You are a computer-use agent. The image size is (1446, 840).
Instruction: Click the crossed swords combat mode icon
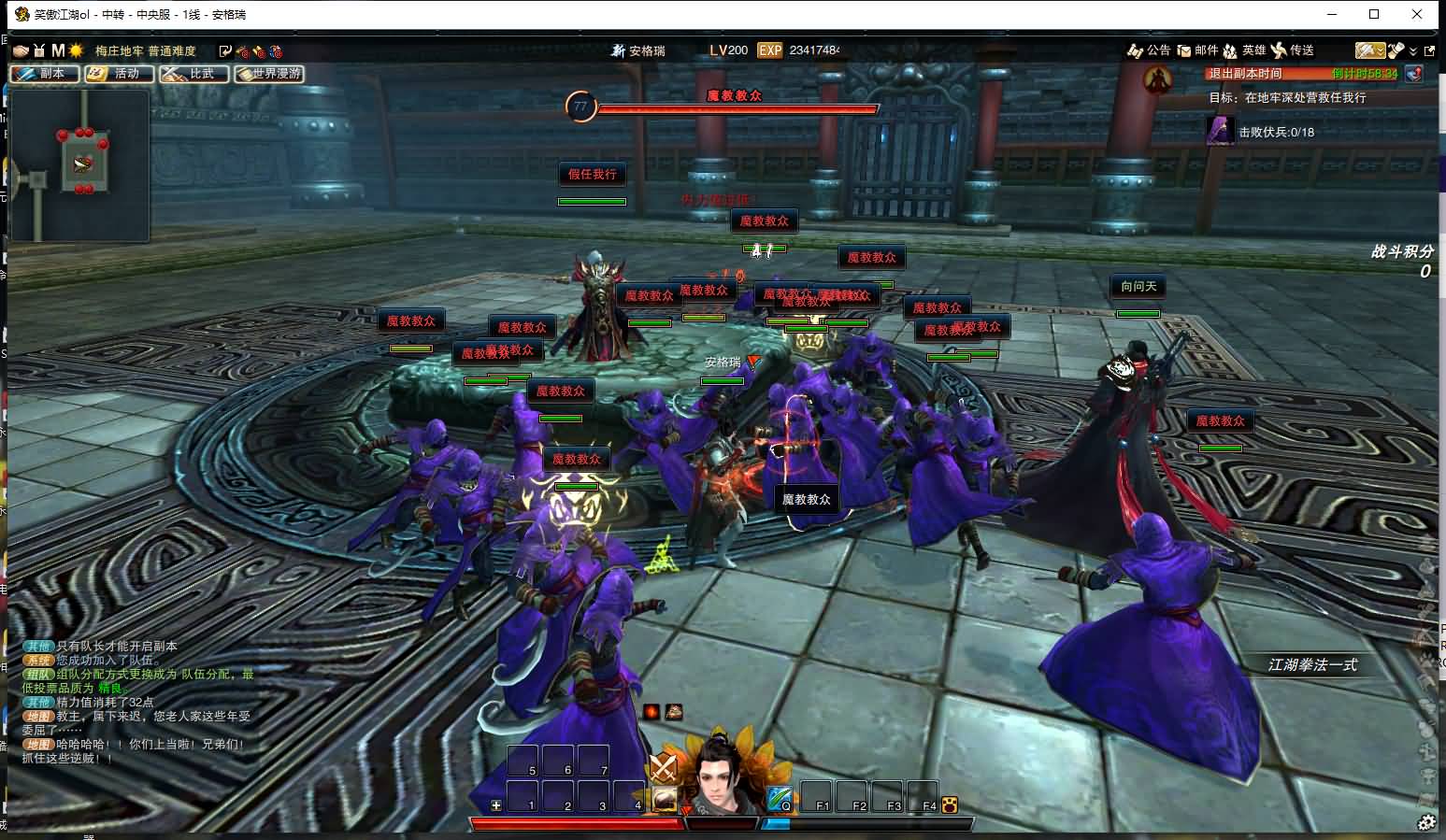click(663, 768)
